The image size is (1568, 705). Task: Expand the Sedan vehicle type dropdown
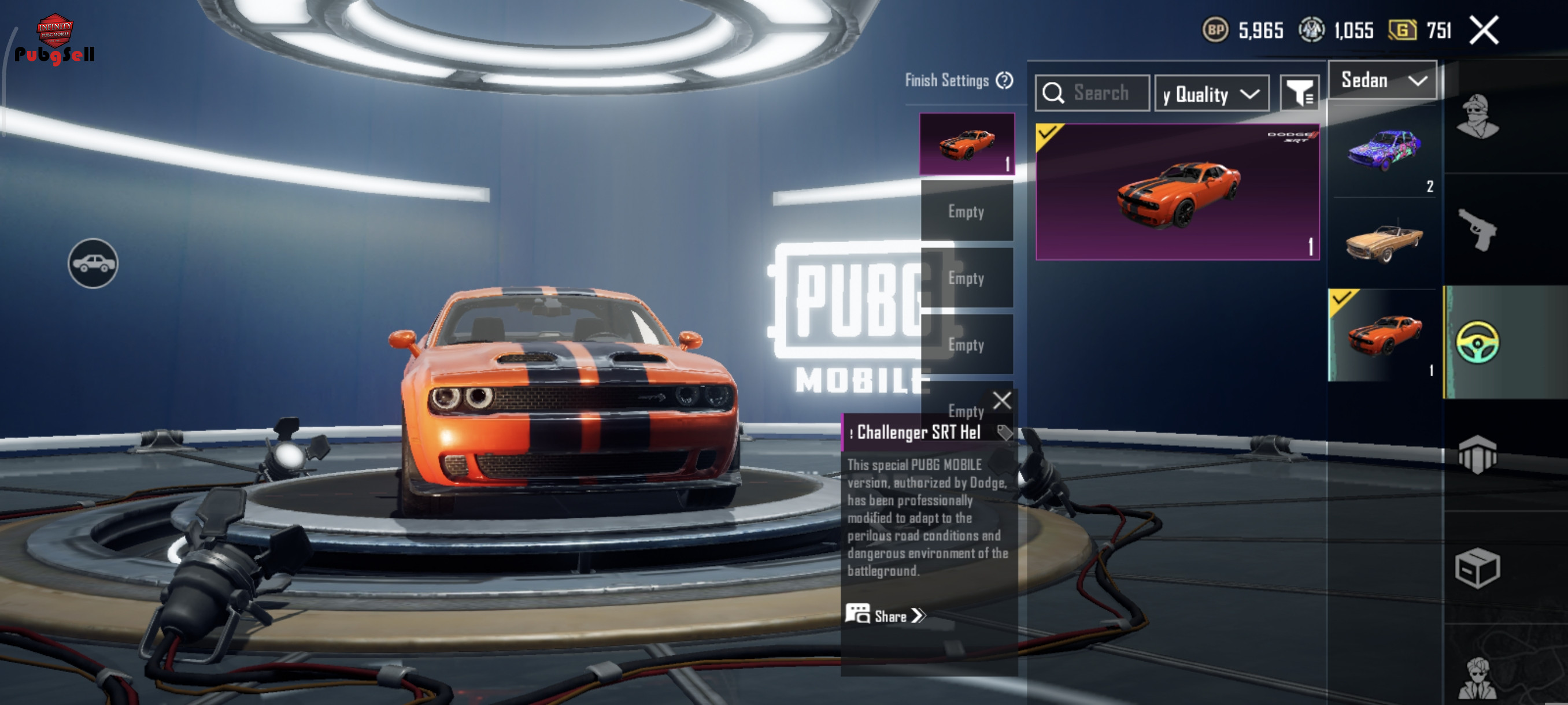pos(1382,80)
